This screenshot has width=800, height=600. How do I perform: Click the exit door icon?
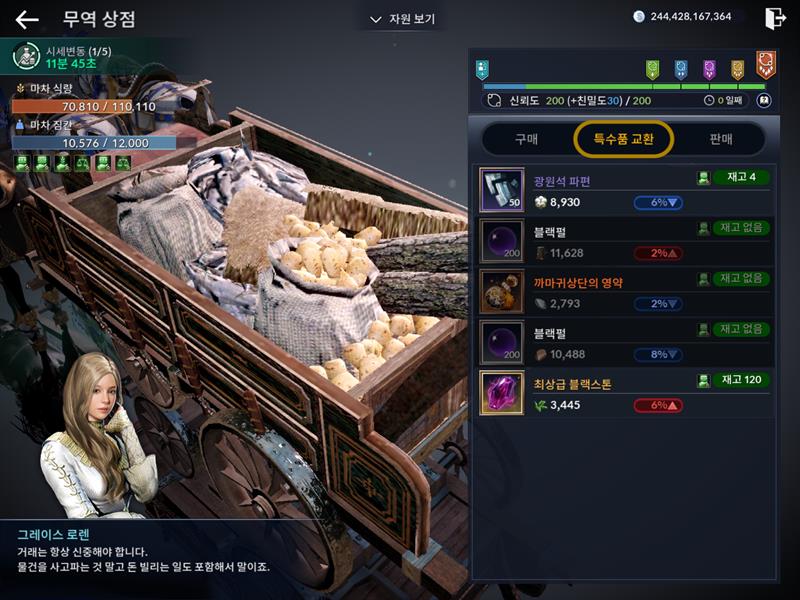(774, 18)
